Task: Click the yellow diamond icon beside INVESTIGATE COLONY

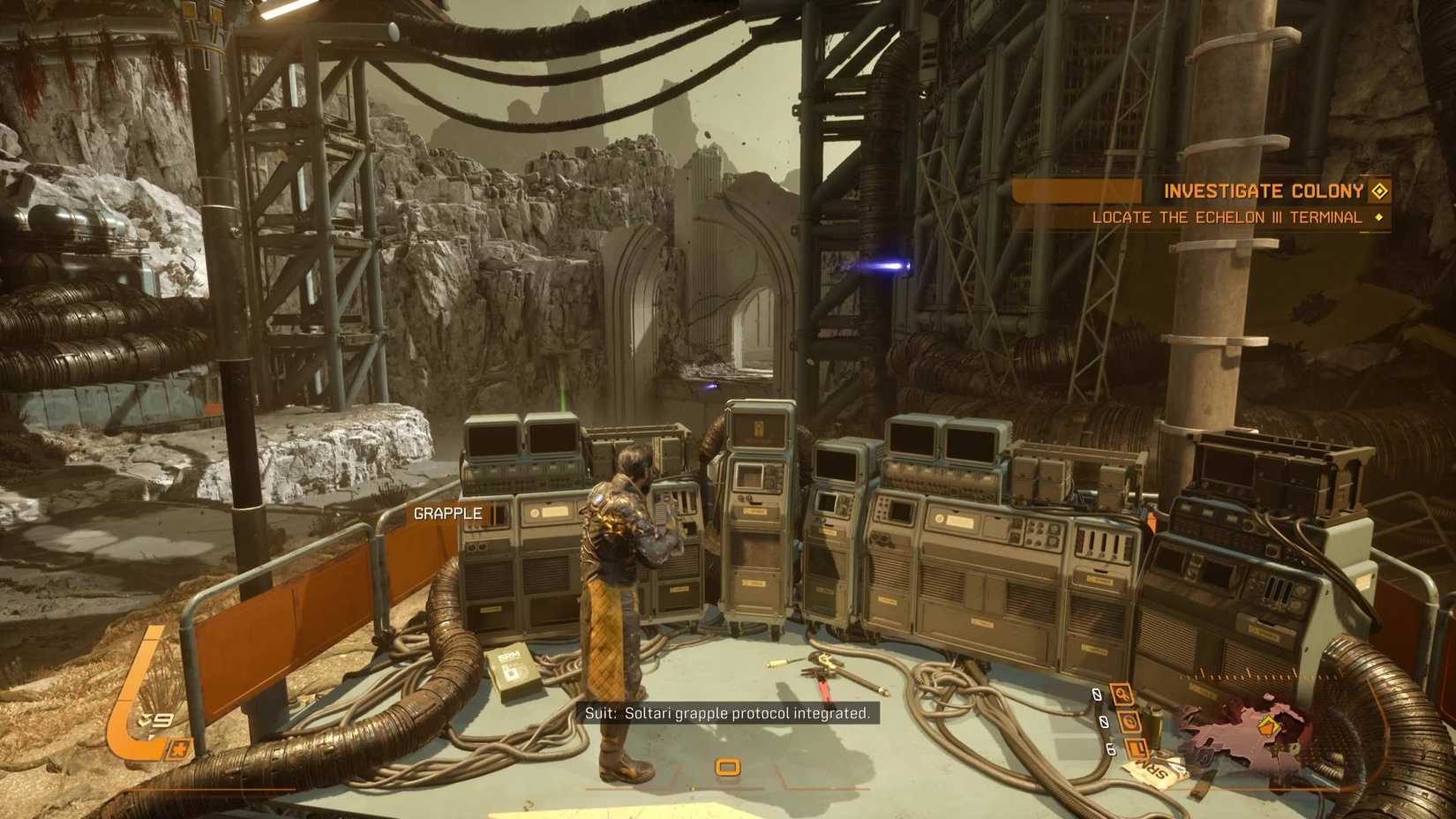Action: point(1379,190)
